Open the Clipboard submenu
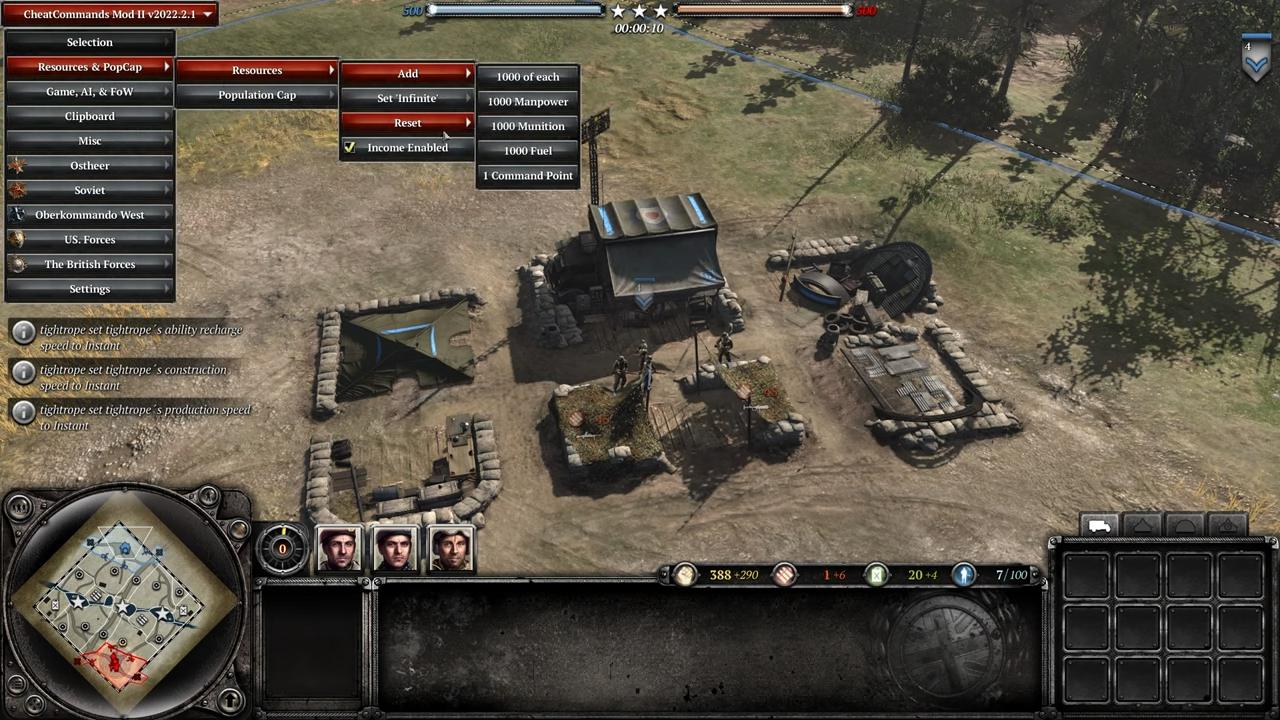The image size is (1280, 720). point(90,117)
